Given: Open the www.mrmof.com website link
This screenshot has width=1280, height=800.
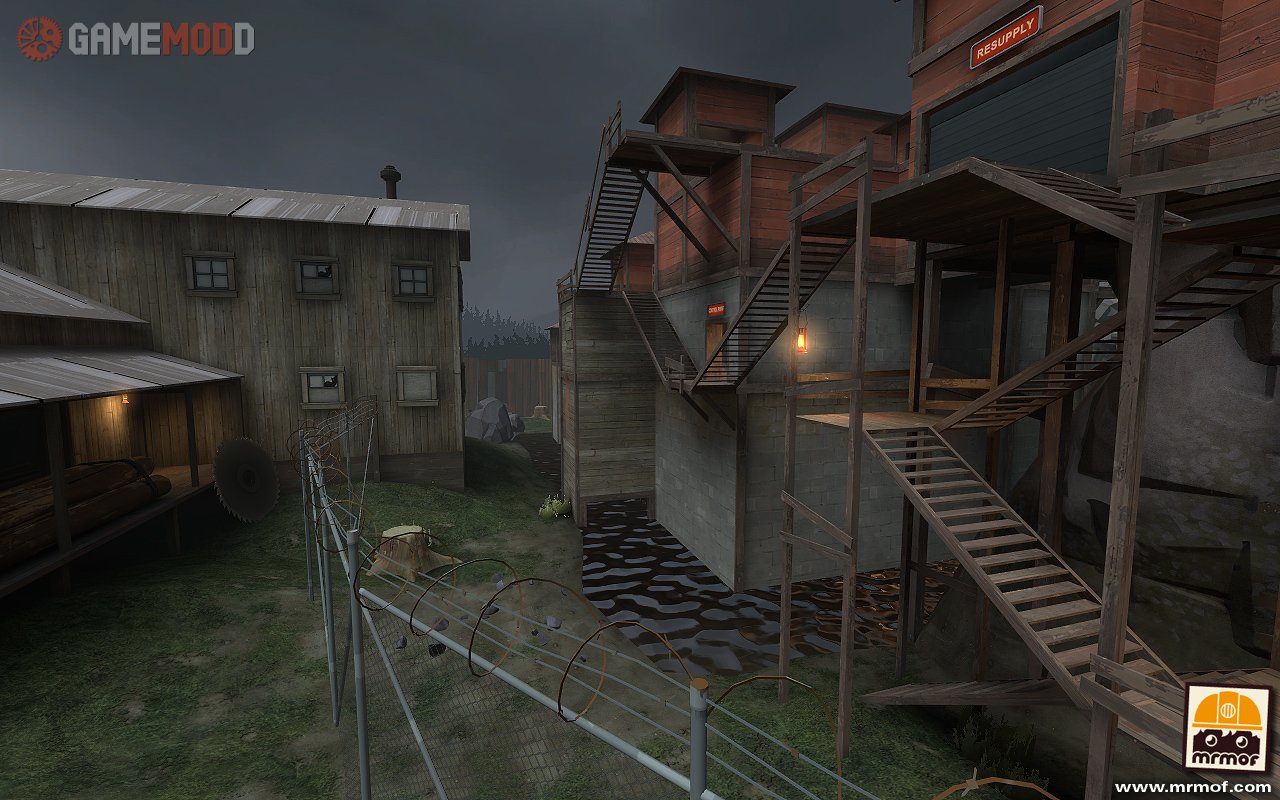Looking at the screenshot, I should [1206, 787].
